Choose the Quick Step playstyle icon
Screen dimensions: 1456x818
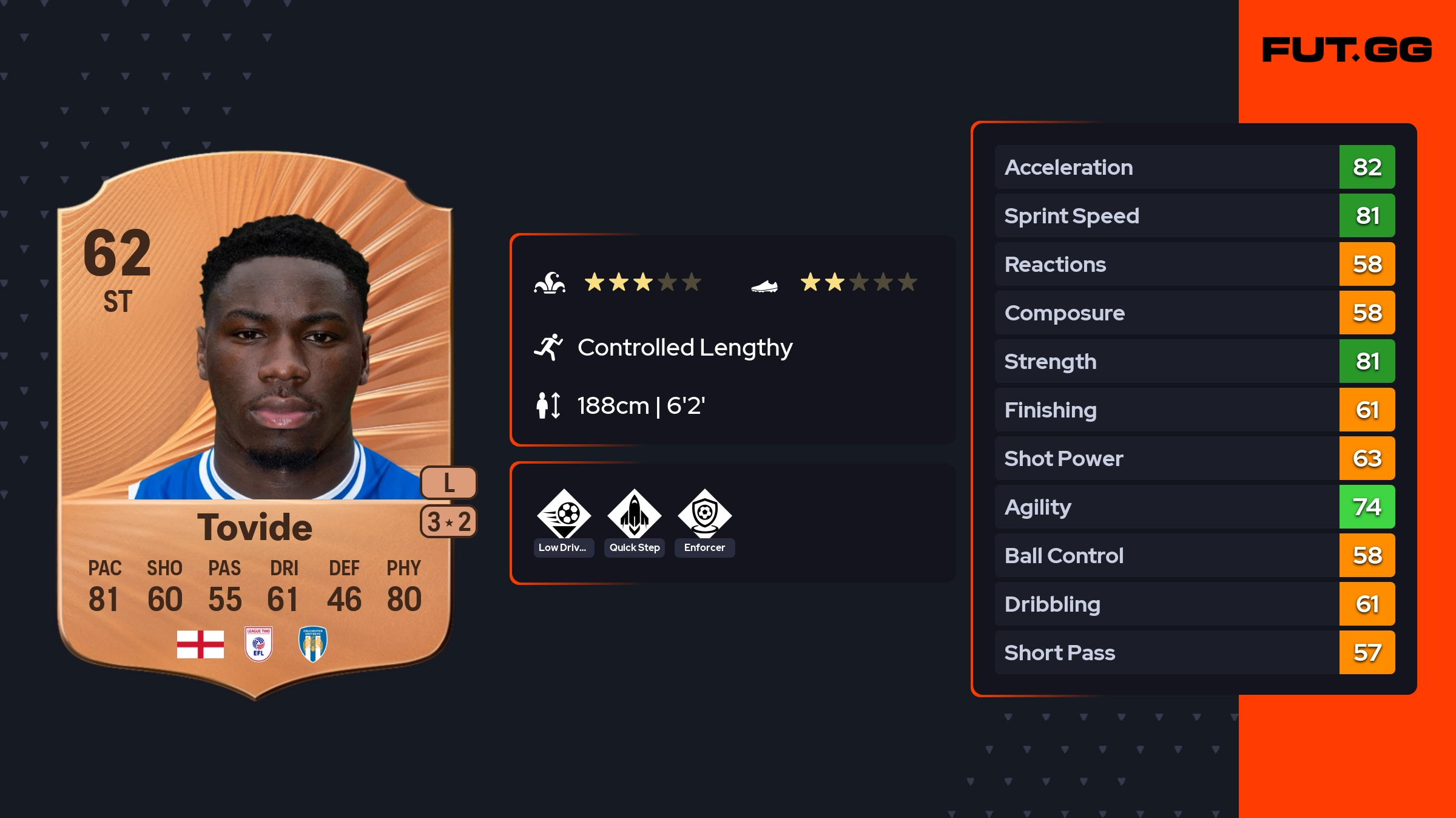[x=635, y=515]
